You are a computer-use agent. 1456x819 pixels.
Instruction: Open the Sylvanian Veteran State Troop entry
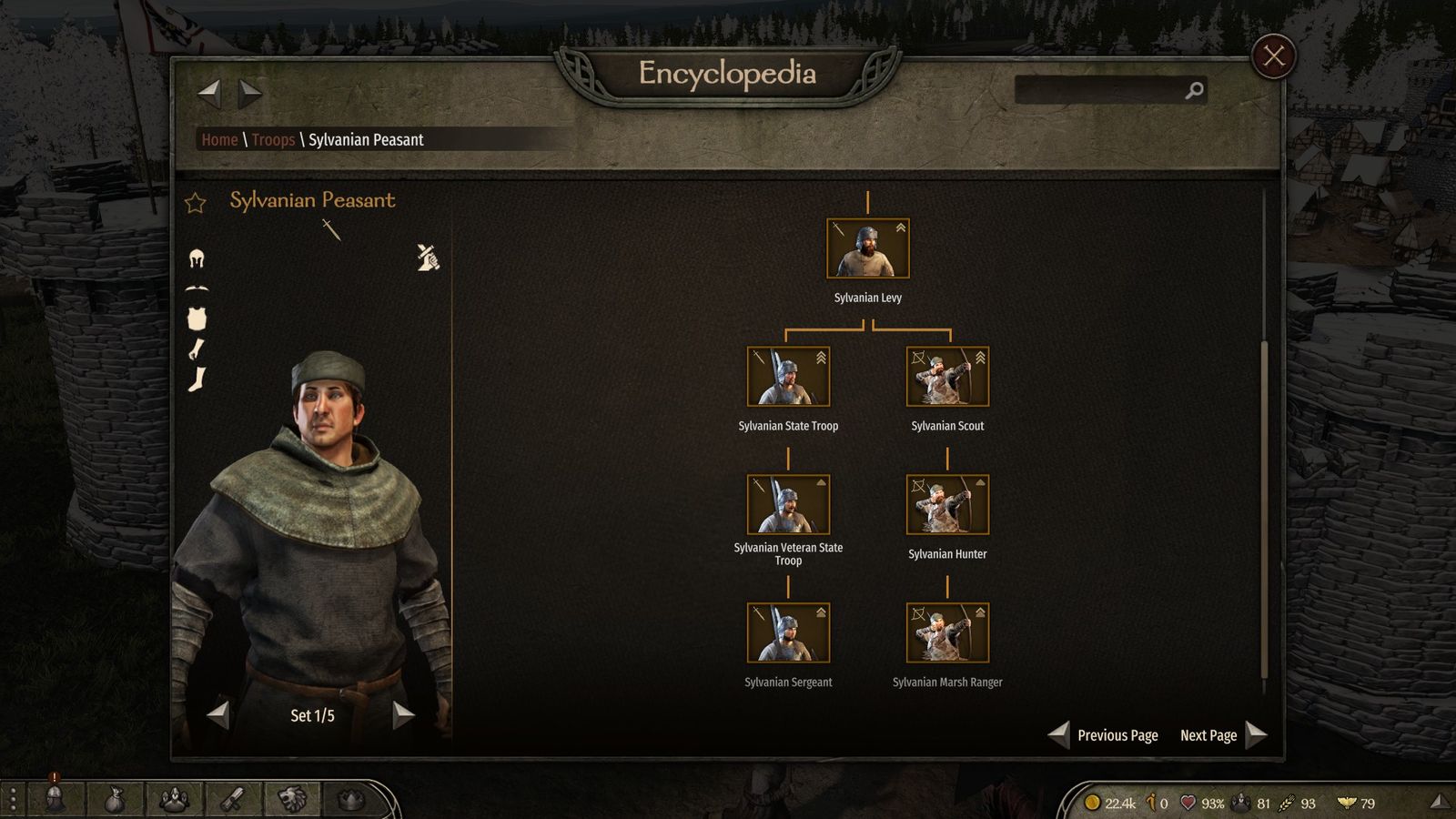(x=788, y=505)
